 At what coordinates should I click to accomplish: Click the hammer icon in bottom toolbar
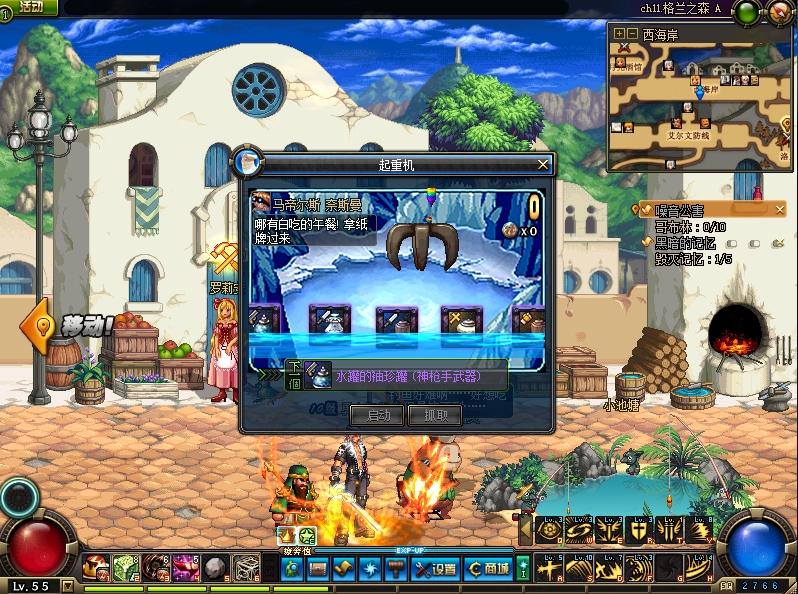click(x=396, y=569)
